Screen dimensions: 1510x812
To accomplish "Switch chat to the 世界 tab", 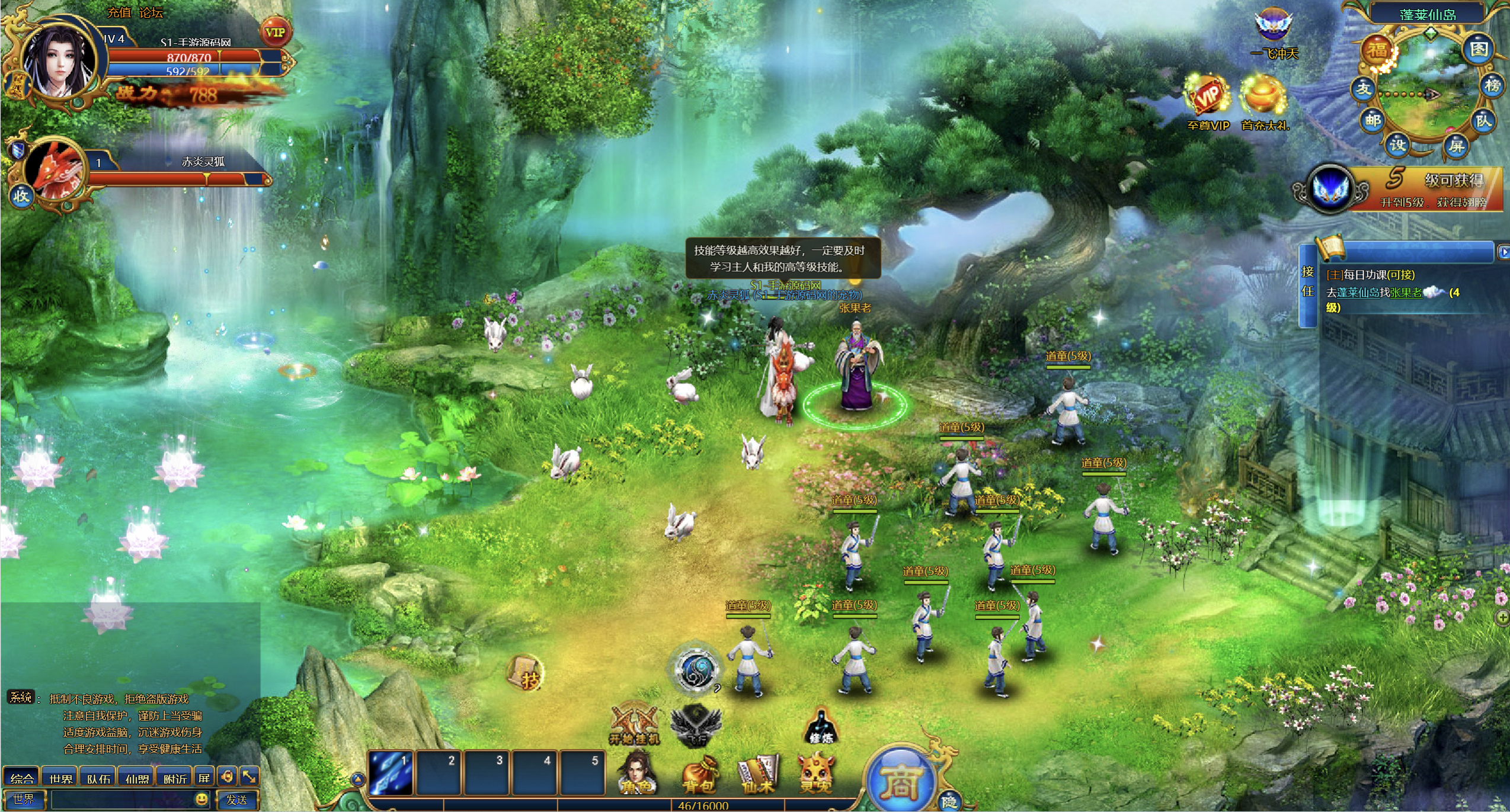I will pyautogui.click(x=60, y=778).
